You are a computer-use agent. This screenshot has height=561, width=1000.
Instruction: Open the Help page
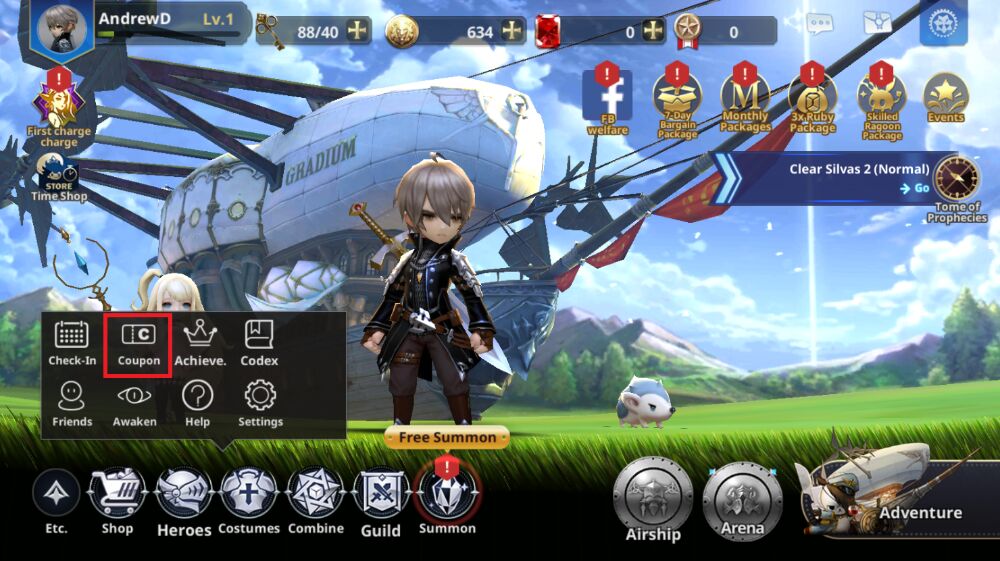[197, 405]
